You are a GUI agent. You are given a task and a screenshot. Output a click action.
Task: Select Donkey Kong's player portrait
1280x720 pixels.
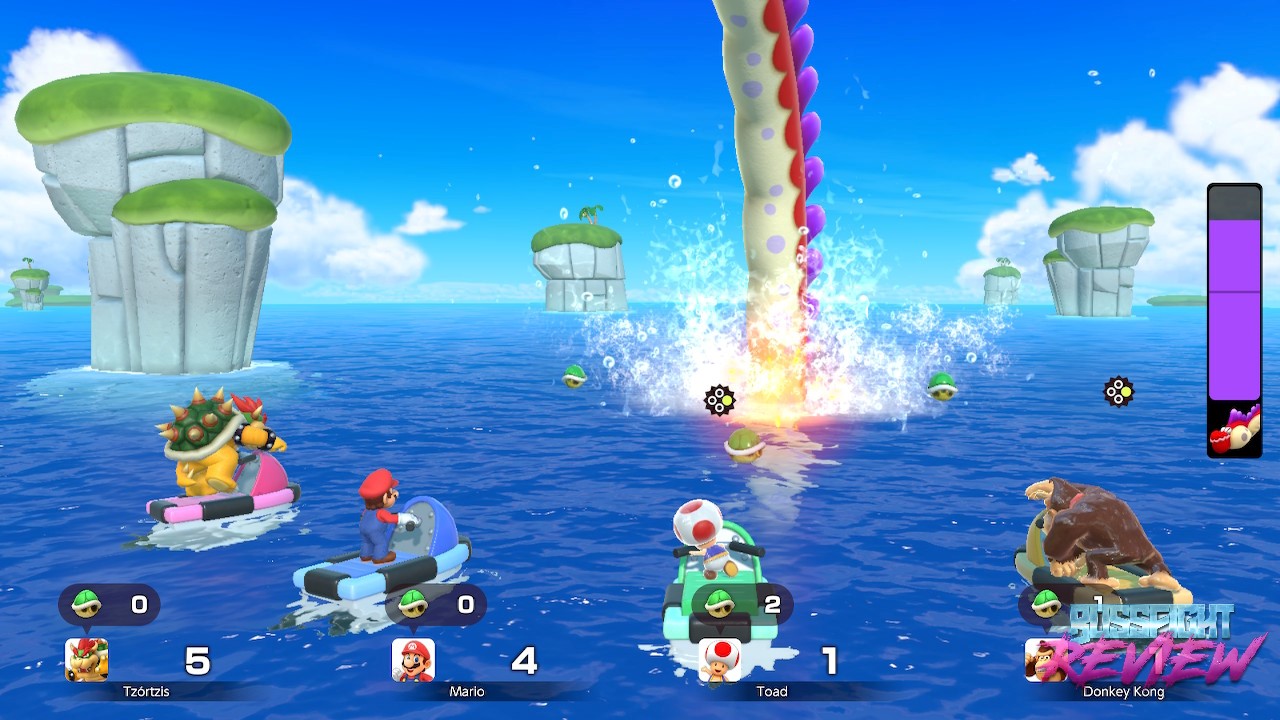[1042, 662]
